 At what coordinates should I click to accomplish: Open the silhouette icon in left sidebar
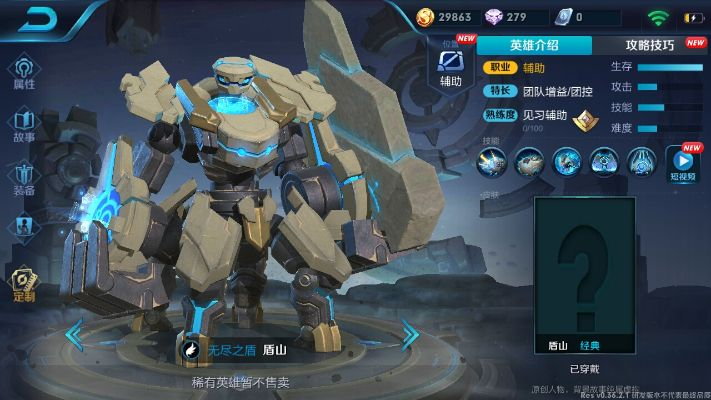pos(24,229)
